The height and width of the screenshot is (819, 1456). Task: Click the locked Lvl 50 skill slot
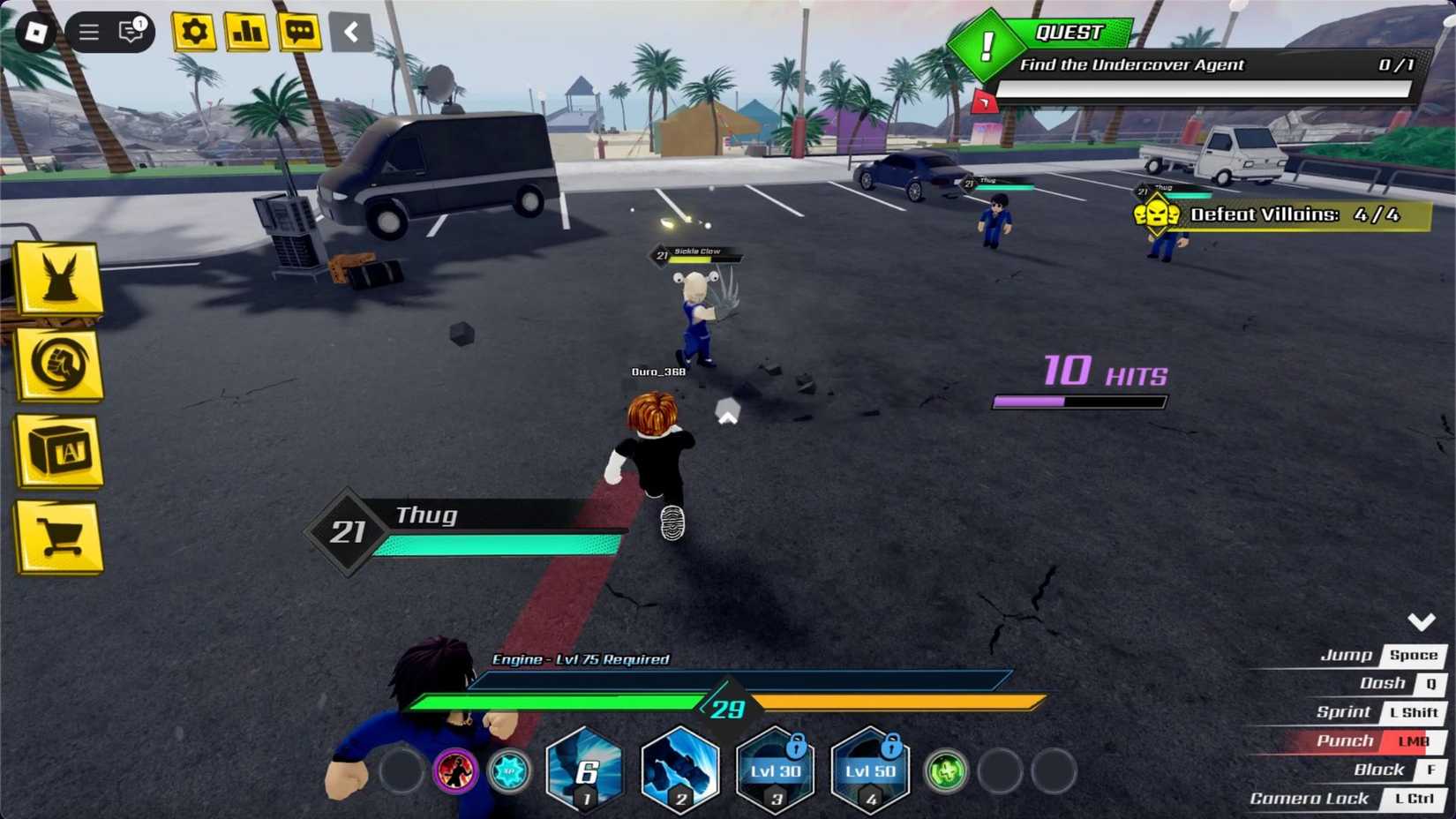(870, 770)
